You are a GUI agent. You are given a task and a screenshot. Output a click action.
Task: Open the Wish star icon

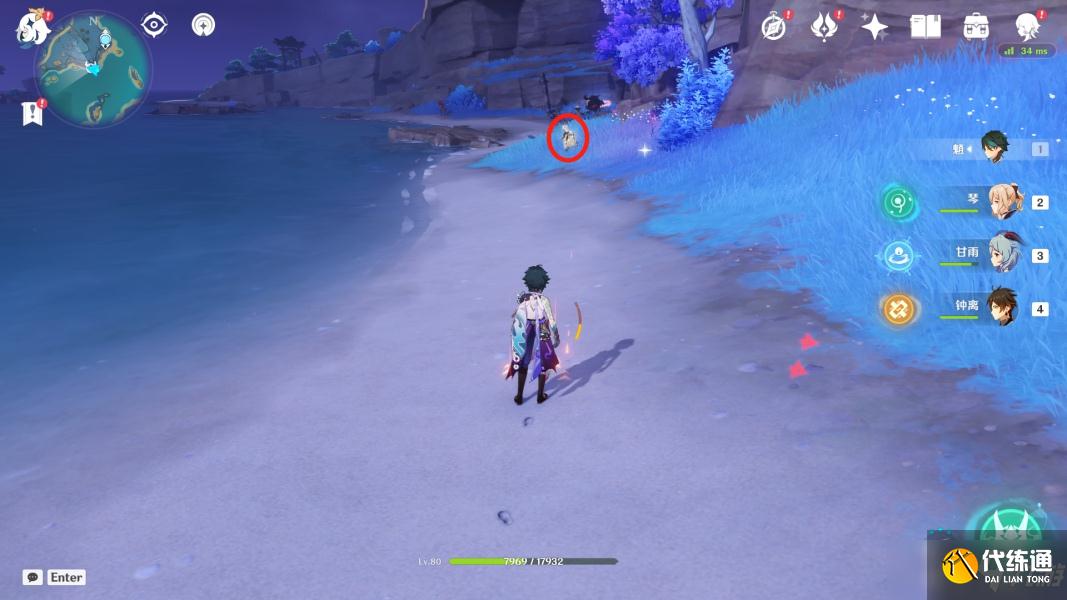point(875,27)
